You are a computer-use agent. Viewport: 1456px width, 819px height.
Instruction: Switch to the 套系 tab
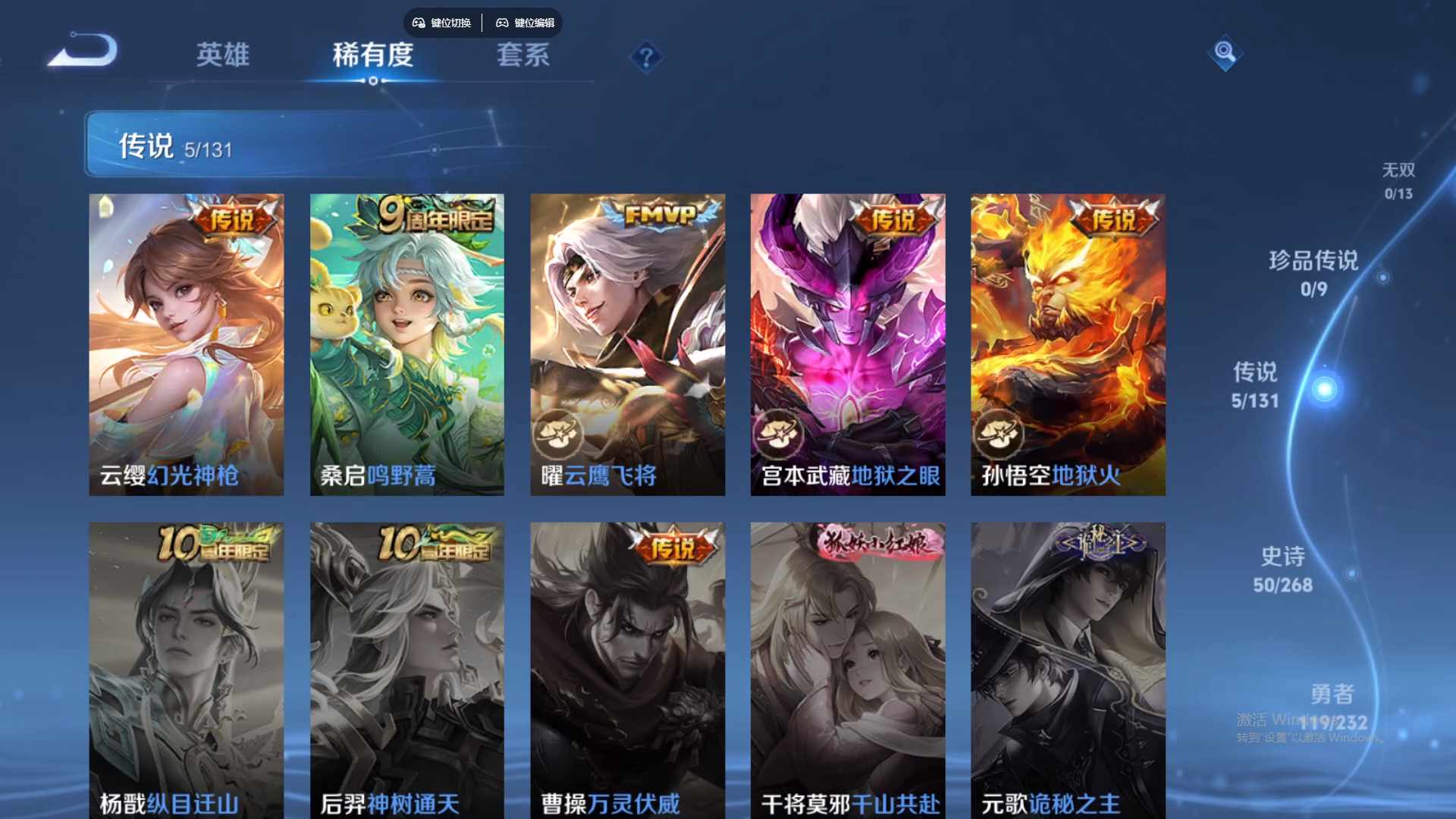click(x=522, y=54)
